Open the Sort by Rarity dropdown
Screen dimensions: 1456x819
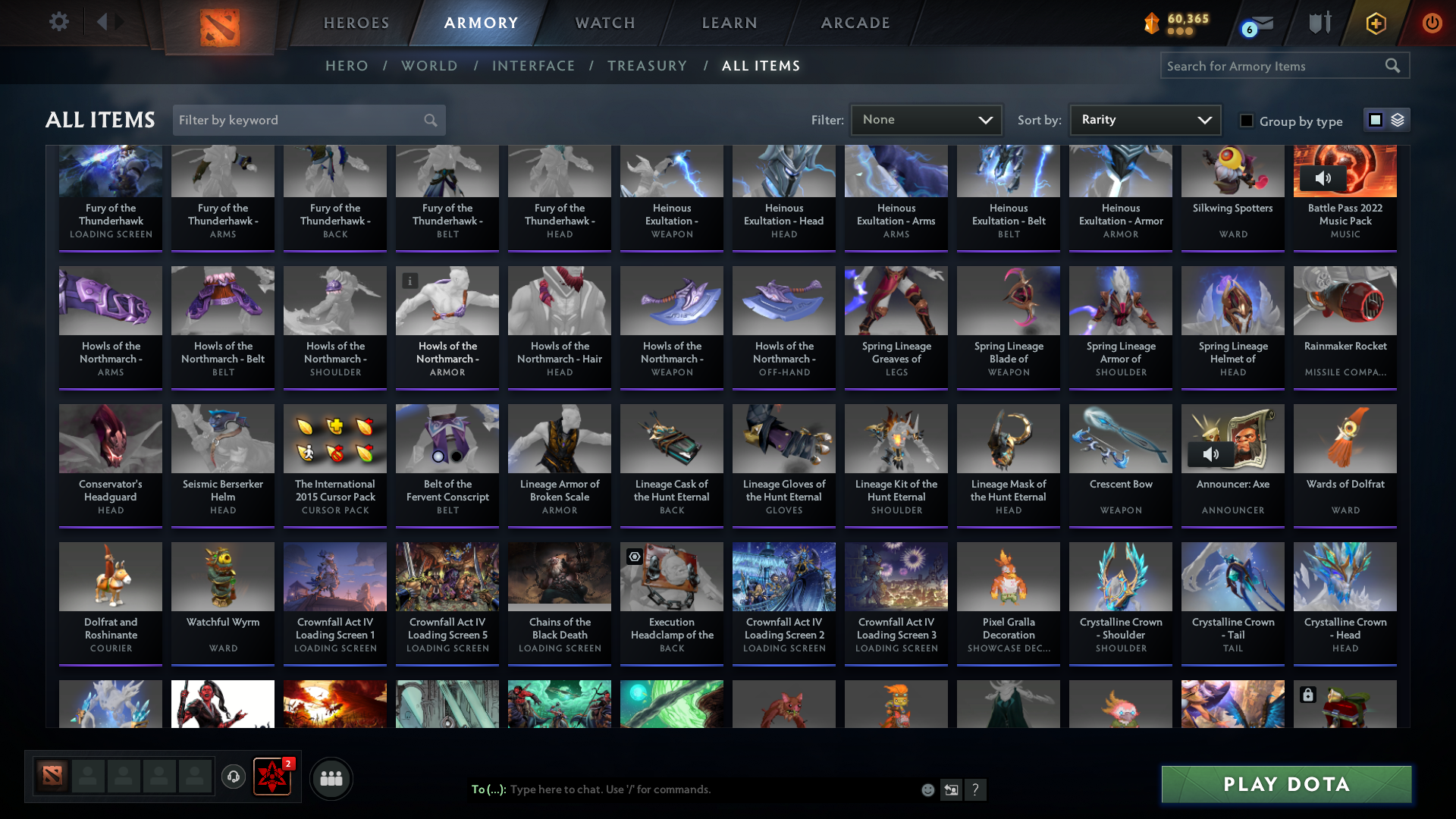point(1144,119)
